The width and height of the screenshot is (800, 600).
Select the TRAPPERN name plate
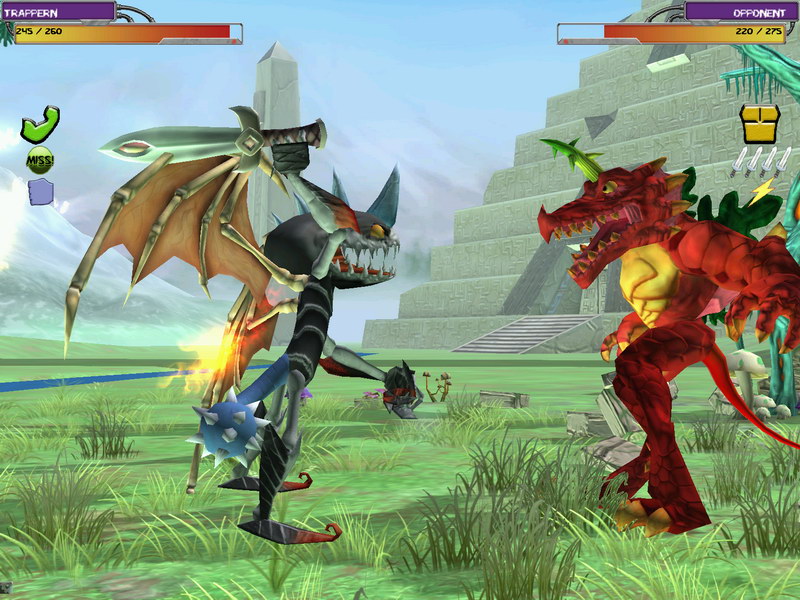(58, 11)
